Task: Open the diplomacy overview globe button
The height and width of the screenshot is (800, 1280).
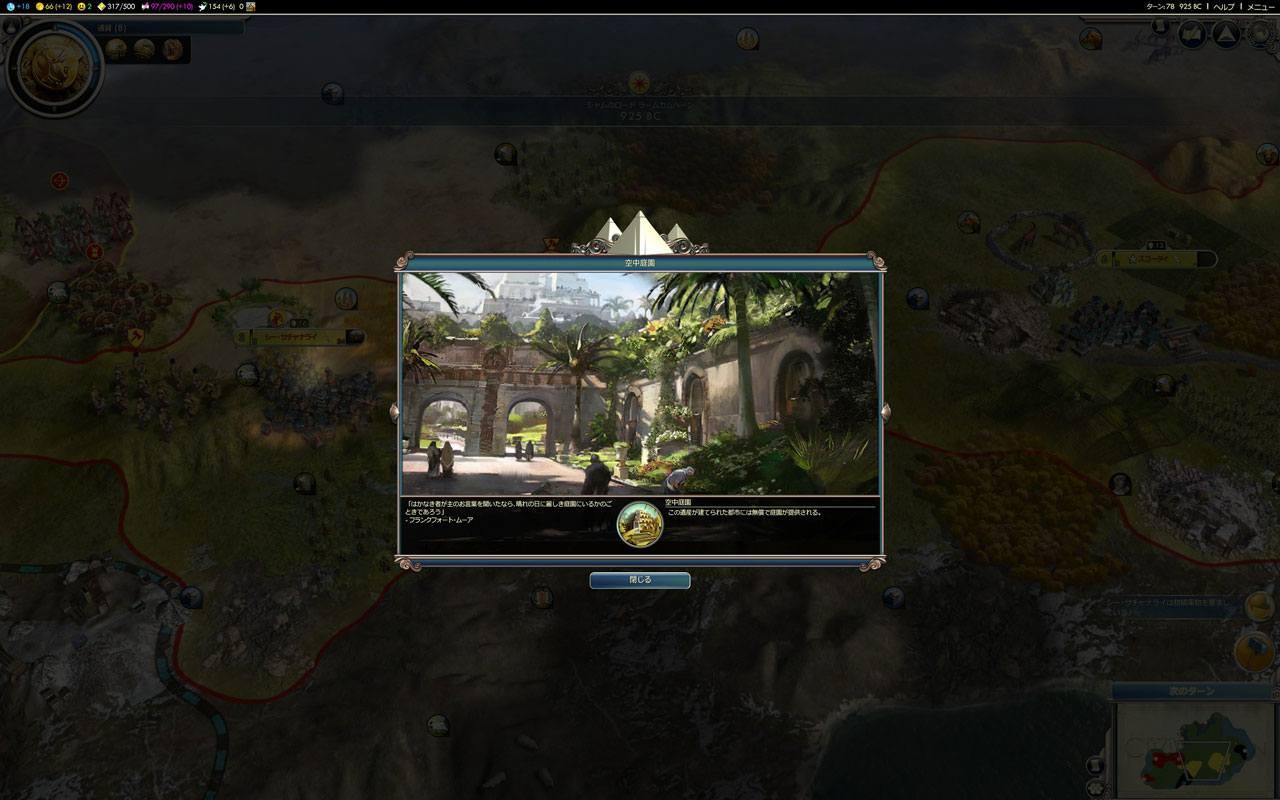Action: [x=1258, y=35]
